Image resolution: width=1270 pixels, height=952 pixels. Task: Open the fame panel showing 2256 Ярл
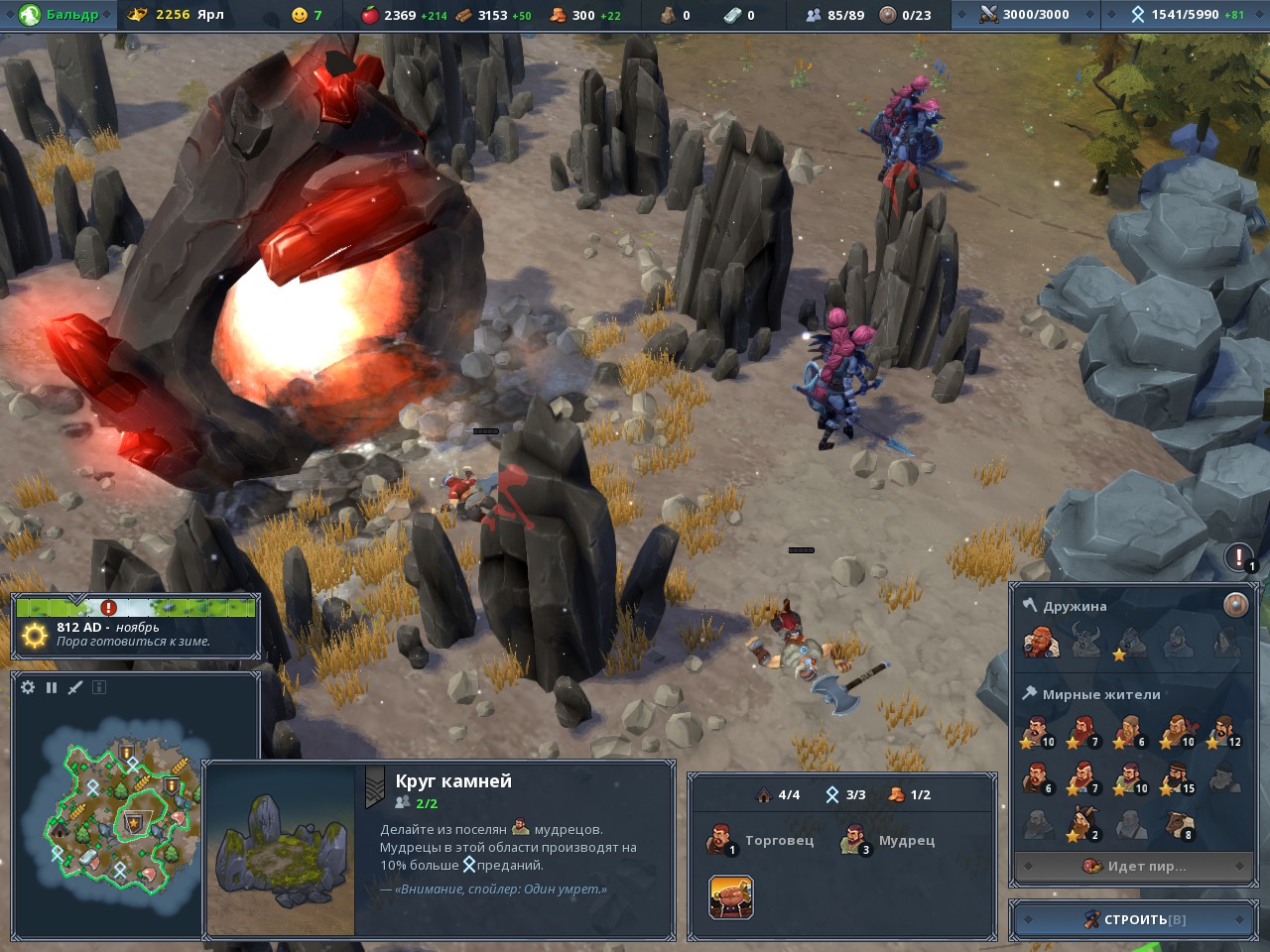(x=179, y=15)
